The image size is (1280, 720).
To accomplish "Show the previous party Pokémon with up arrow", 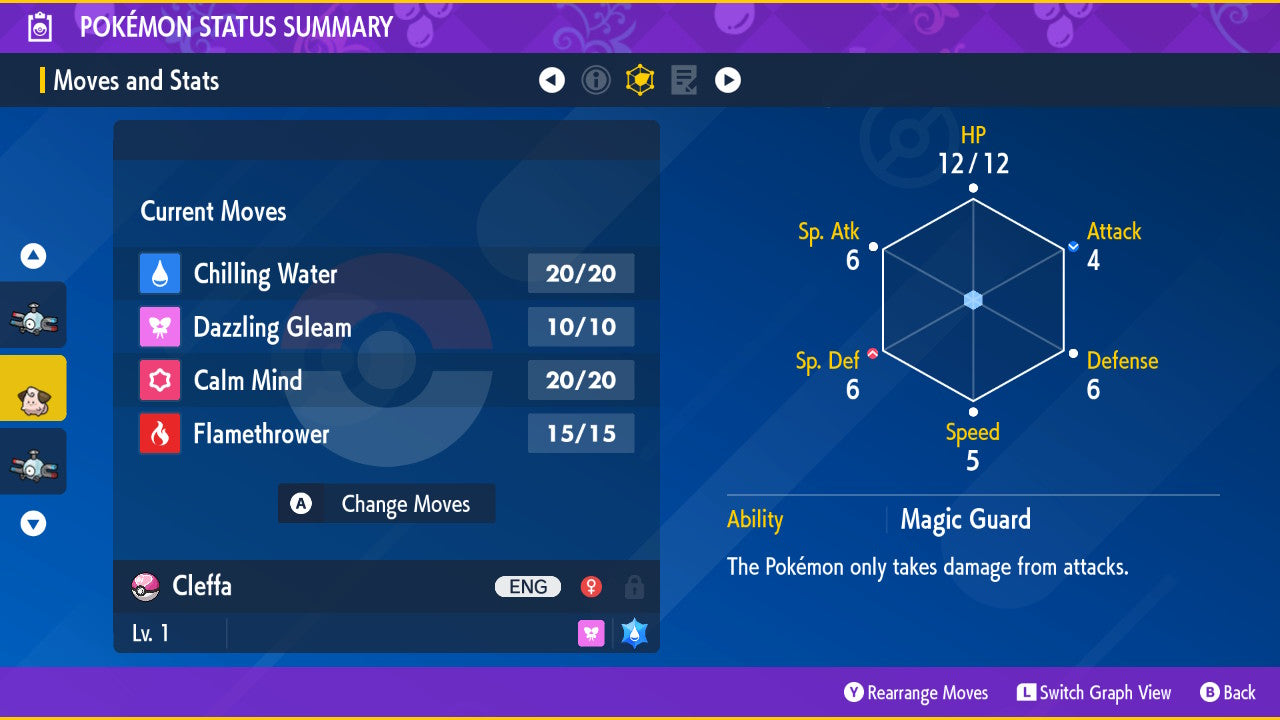I will tap(33, 257).
